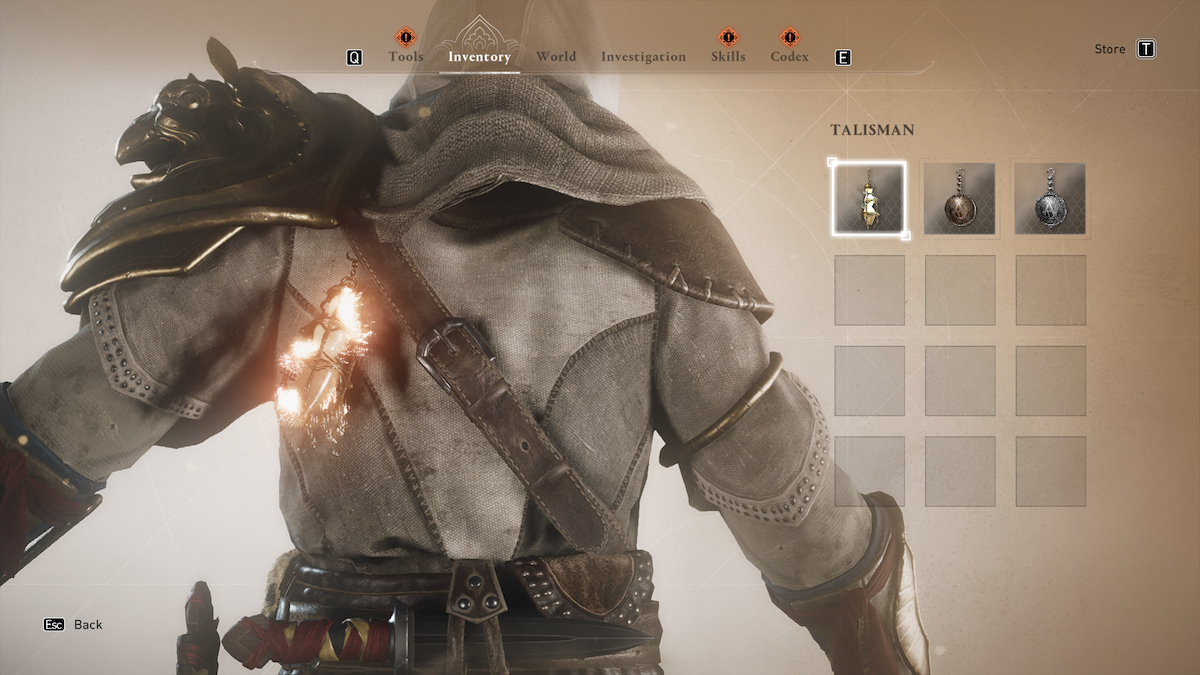
Task: Select the golden talisman slot
Action: point(869,199)
